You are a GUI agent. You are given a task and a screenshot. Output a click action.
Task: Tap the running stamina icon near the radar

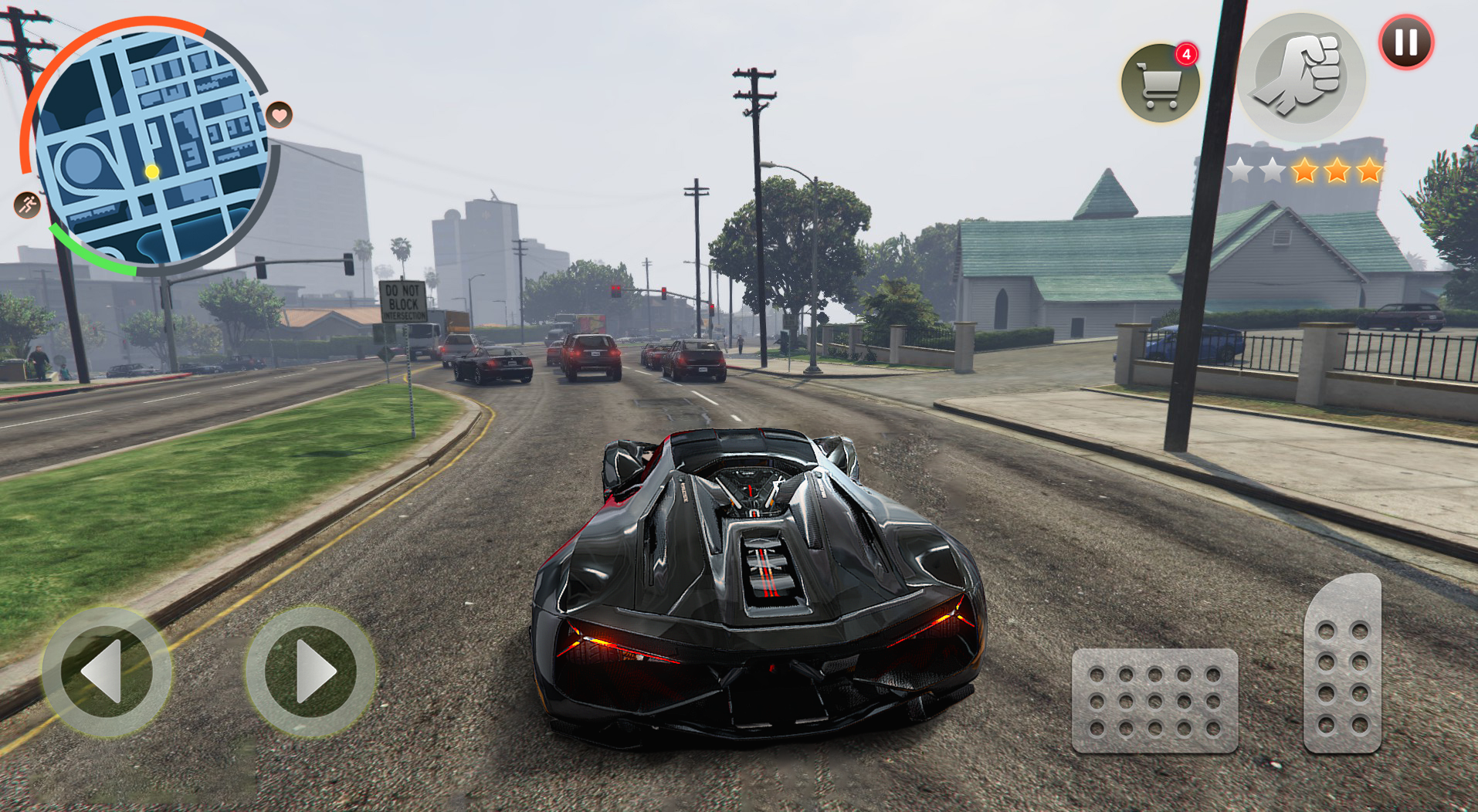click(26, 203)
